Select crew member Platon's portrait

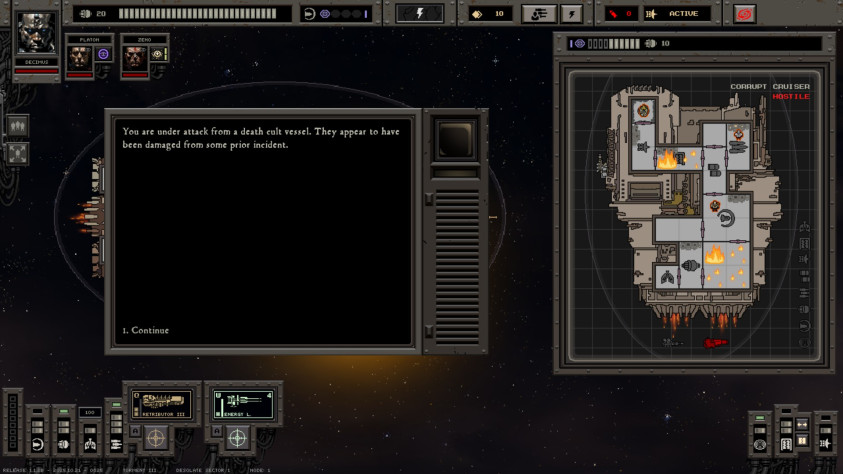(79, 56)
